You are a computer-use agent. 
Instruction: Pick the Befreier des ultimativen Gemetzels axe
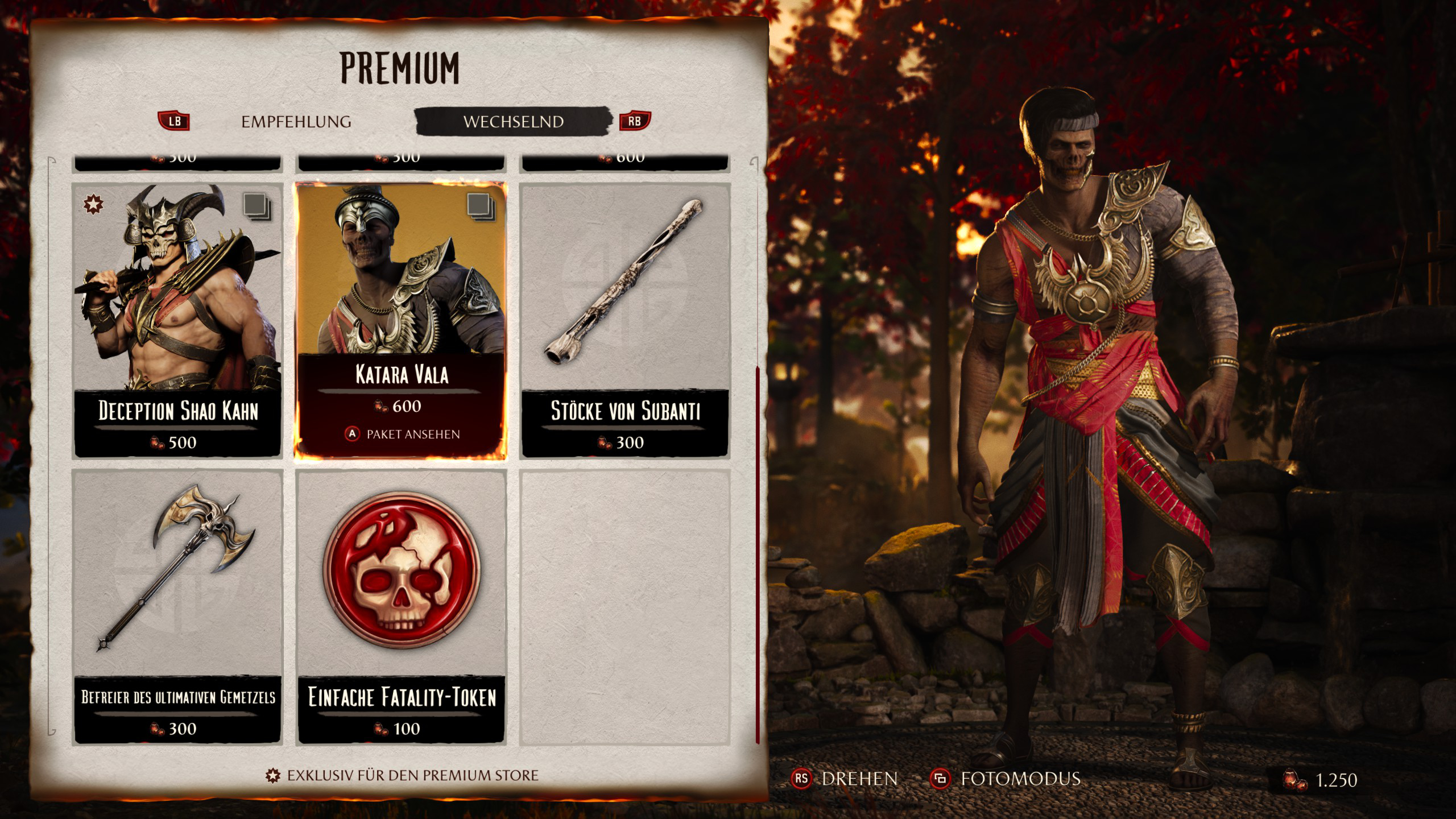coord(177,606)
